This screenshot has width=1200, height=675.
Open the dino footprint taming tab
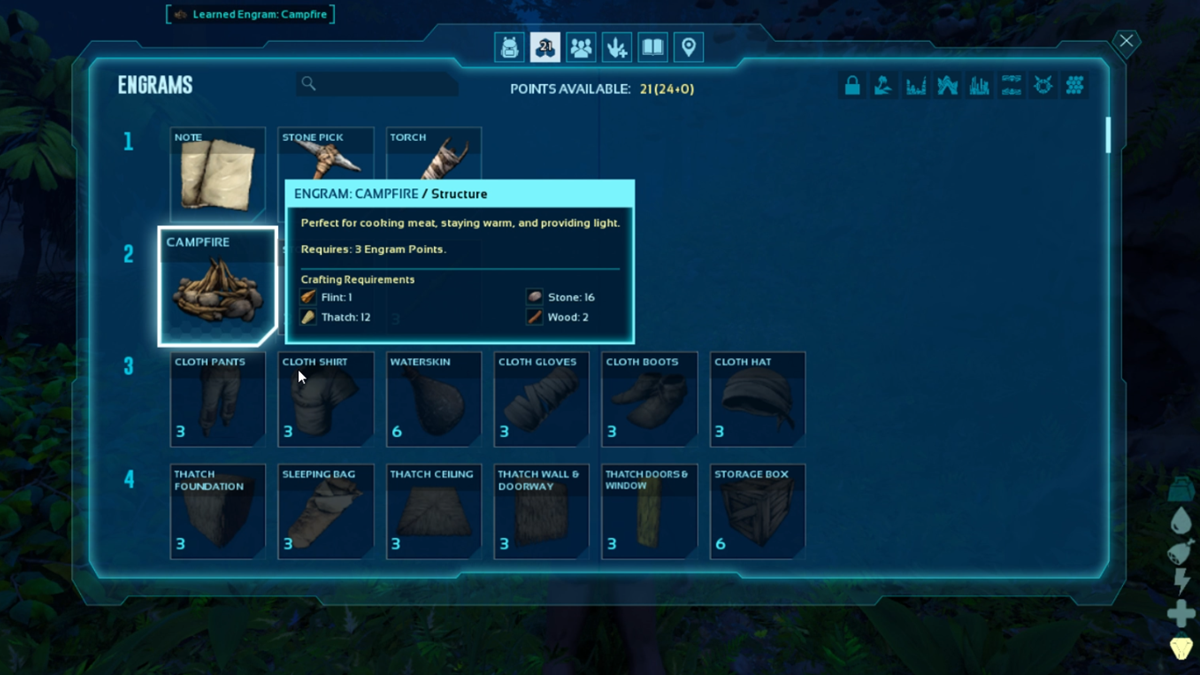(x=617, y=47)
